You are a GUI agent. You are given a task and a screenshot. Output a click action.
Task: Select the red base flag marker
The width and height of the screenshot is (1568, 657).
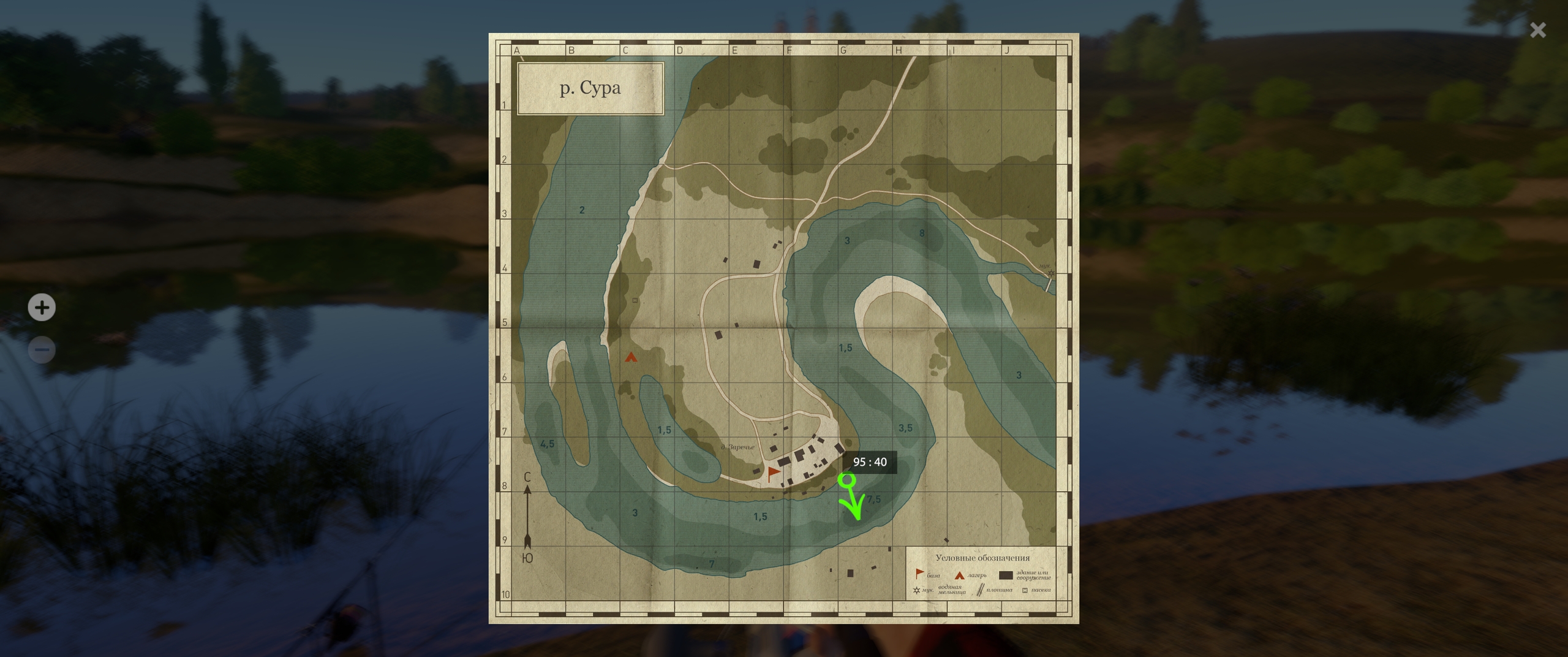774,473
